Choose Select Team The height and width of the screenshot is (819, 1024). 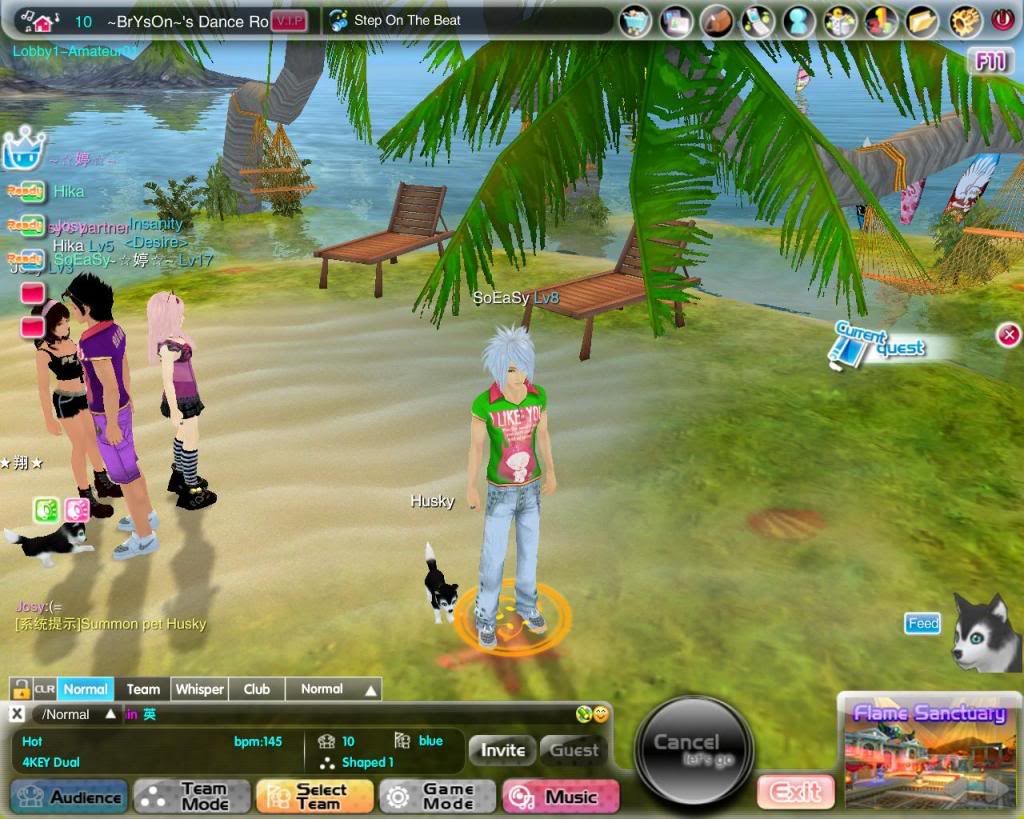point(315,797)
